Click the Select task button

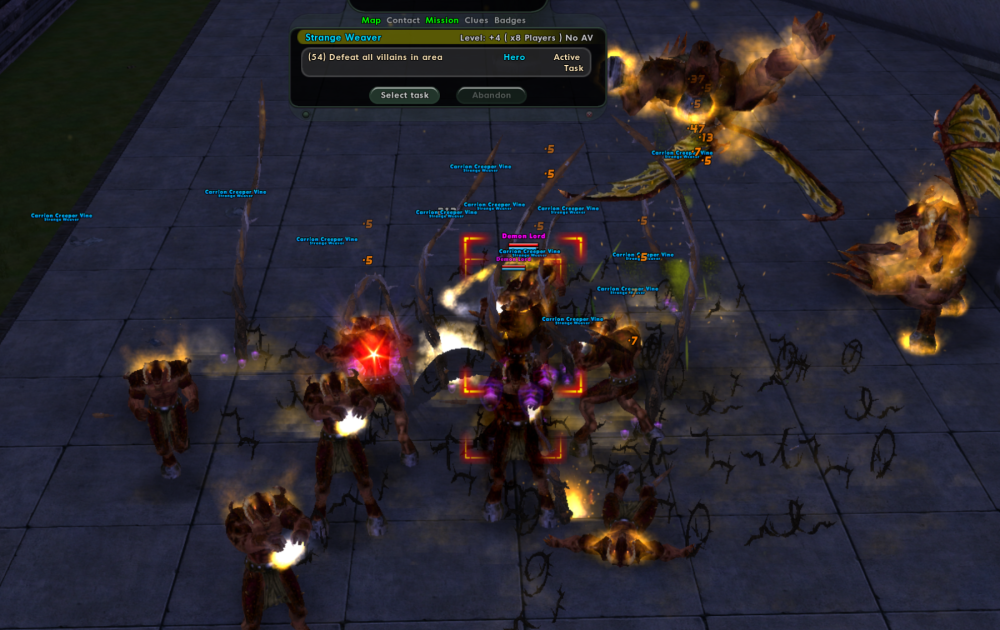tap(404, 96)
